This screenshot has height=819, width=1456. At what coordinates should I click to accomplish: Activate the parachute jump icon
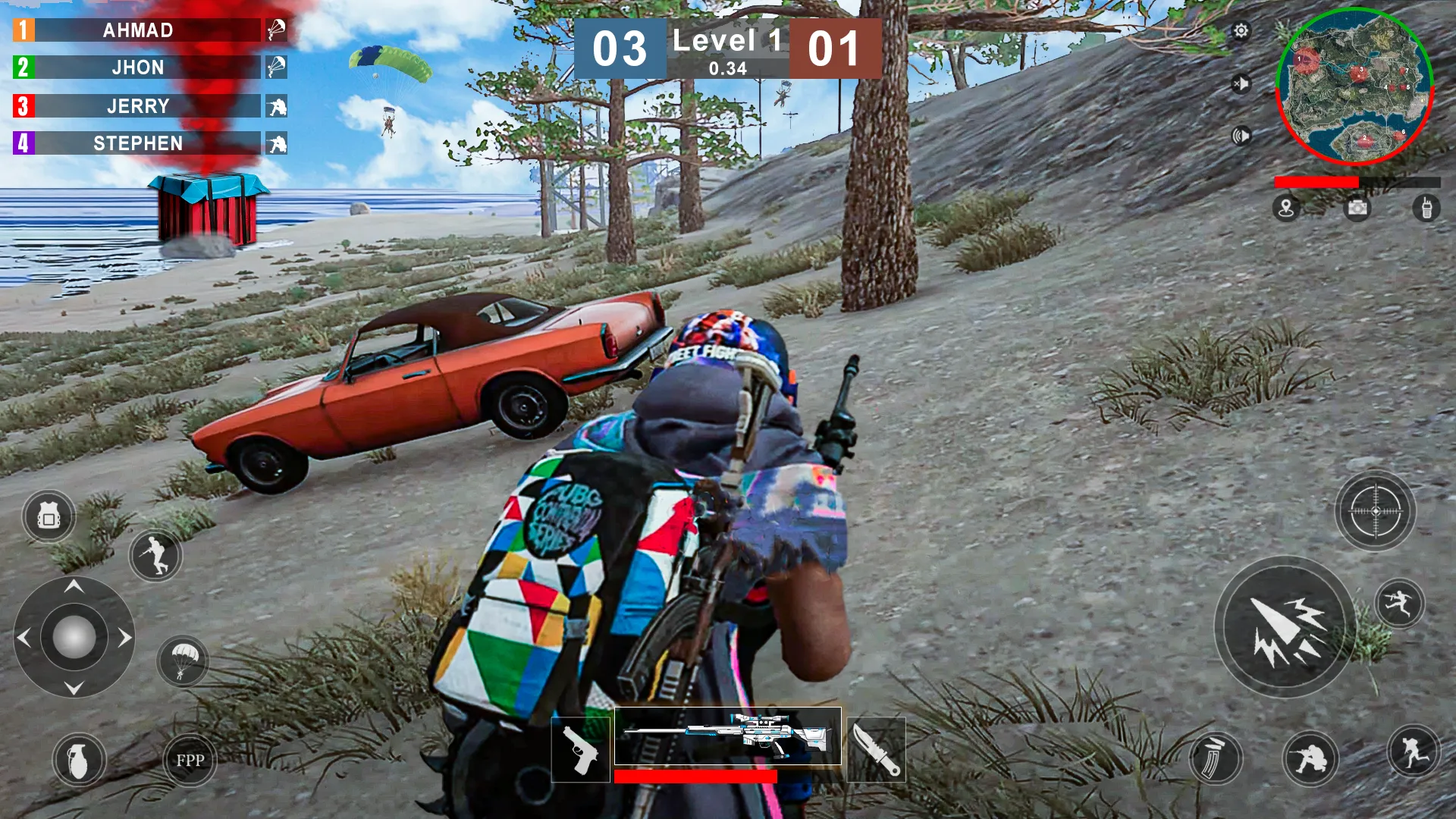[184, 661]
